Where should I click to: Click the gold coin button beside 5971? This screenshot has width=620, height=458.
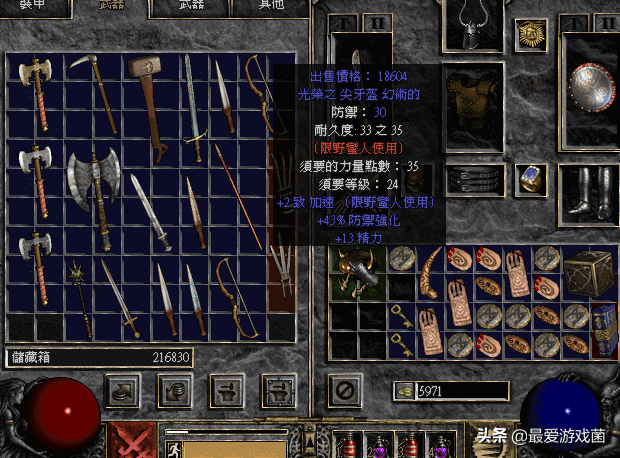(x=406, y=390)
